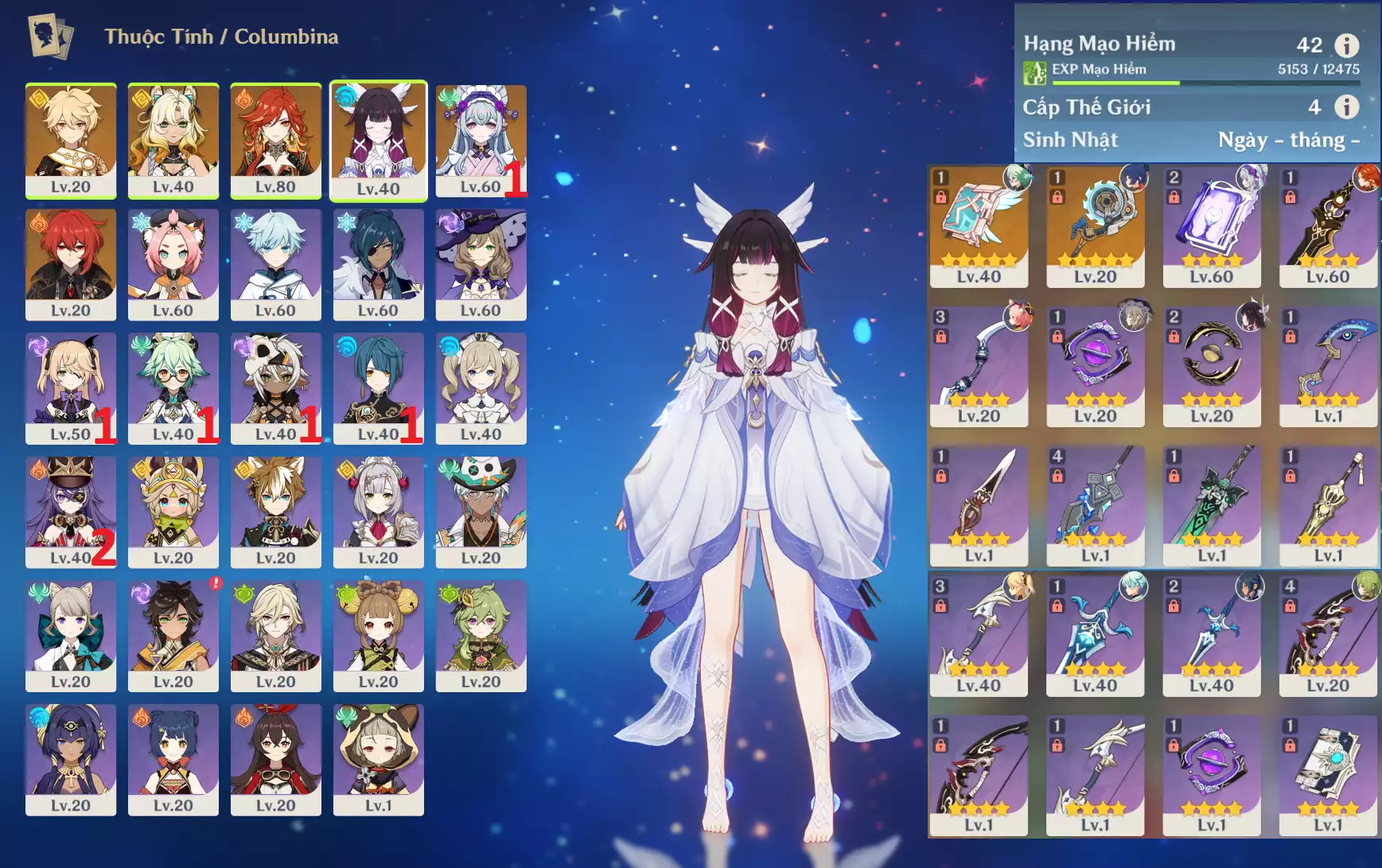Pick the red-haired Diluc portrait
The height and width of the screenshot is (868, 1382).
pyautogui.click(x=71, y=263)
